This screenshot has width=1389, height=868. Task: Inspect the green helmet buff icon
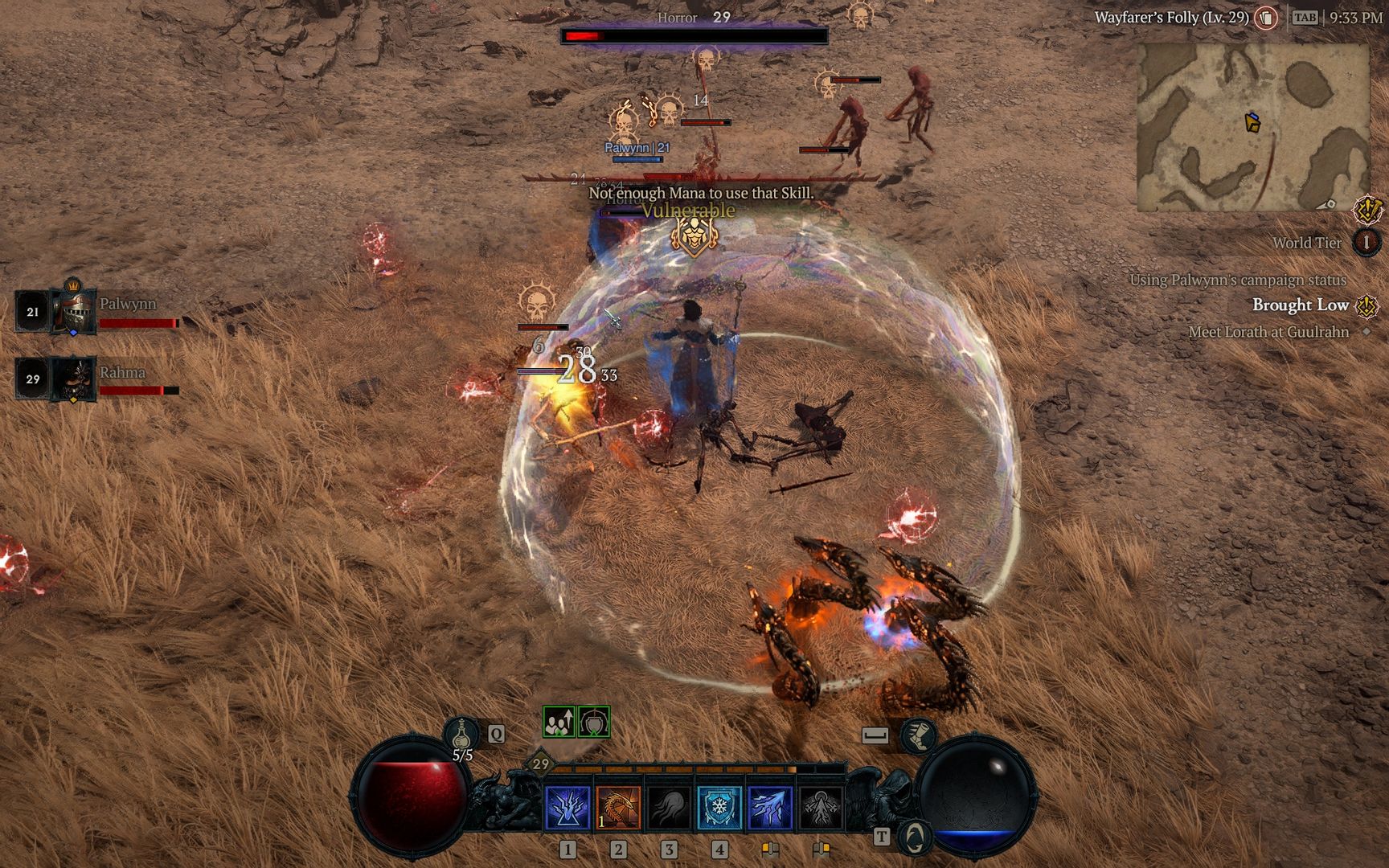tap(594, 722)
